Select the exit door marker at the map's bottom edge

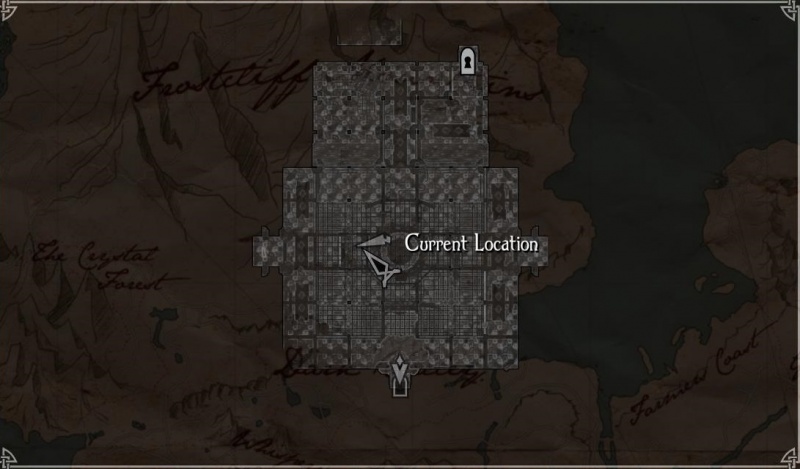(x=400, y=375)
